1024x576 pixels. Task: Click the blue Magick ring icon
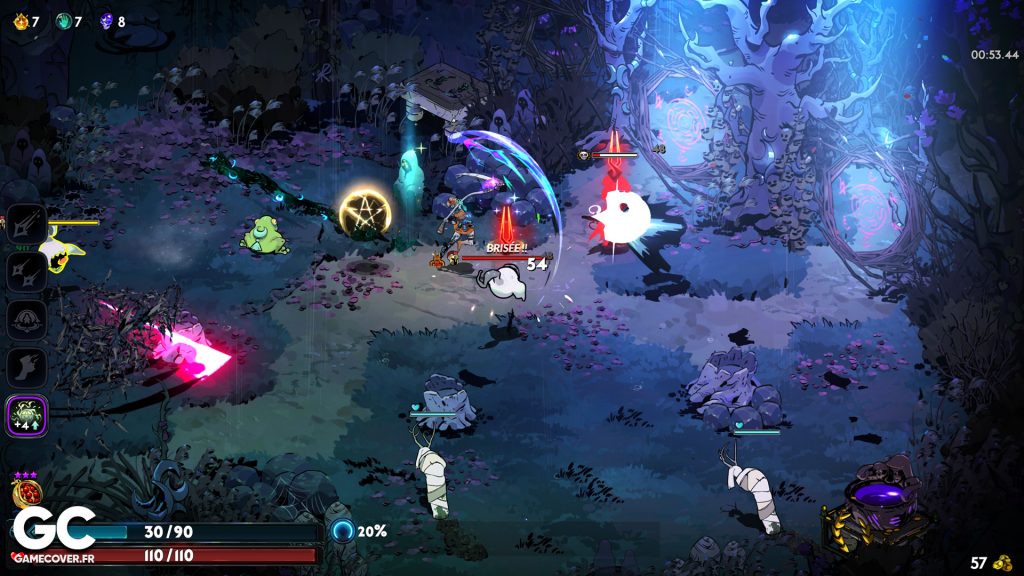(343, 531)
